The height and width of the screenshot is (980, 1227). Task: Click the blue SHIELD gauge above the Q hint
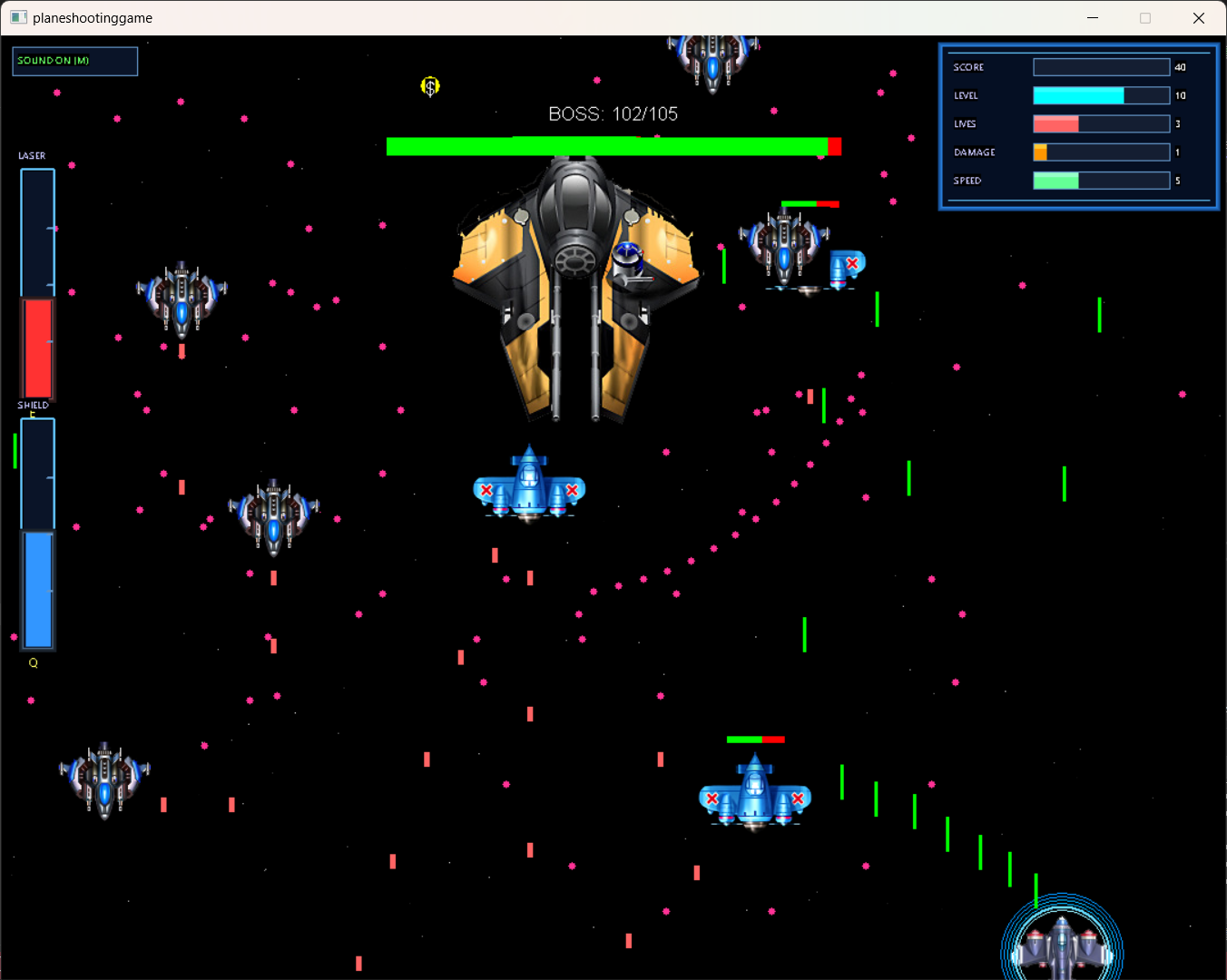(x=37, y=590)
